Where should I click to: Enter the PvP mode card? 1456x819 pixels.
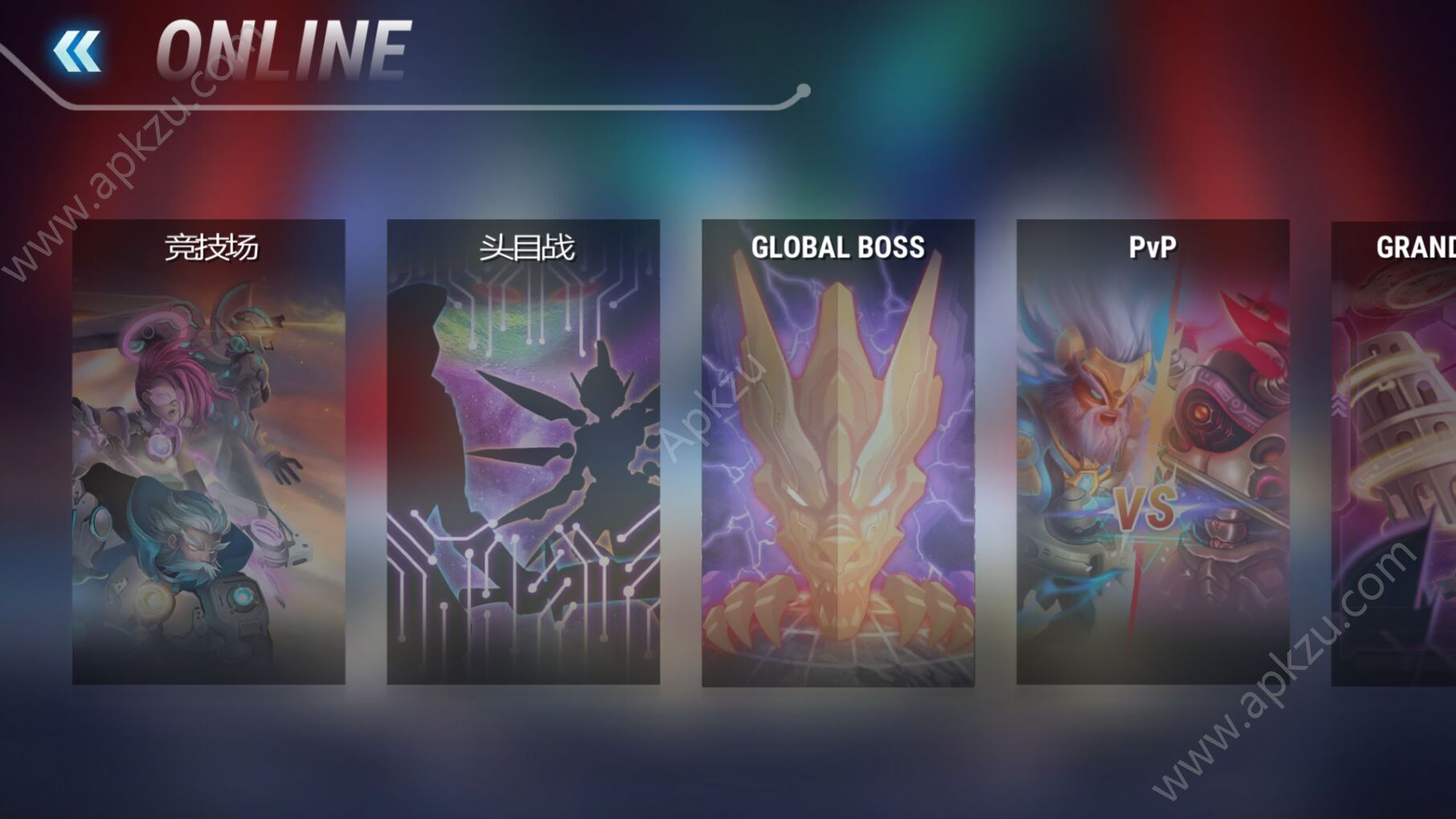coord(1152,452)
